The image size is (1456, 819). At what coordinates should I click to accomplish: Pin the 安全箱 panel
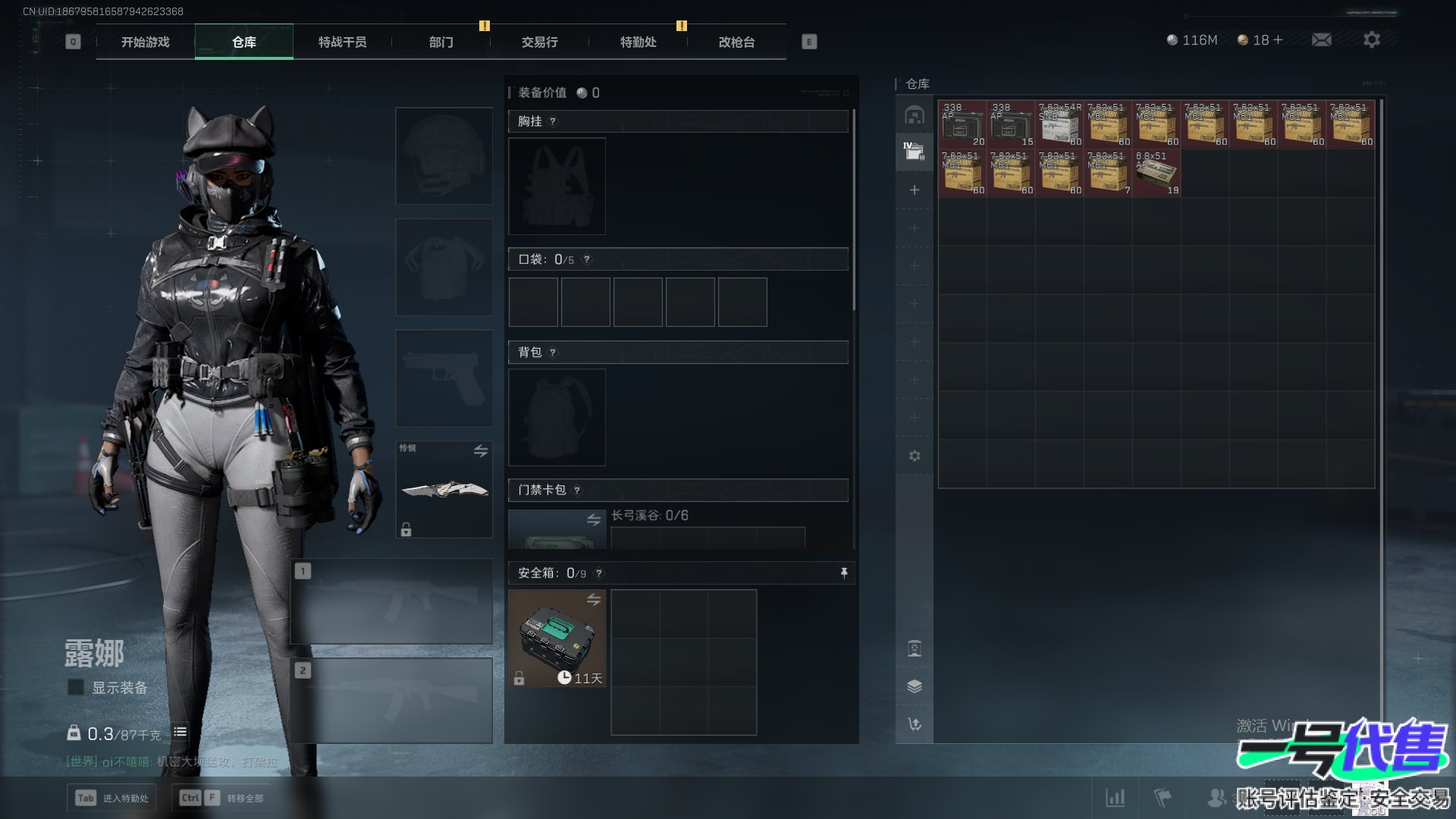click(x=844, y=573)
